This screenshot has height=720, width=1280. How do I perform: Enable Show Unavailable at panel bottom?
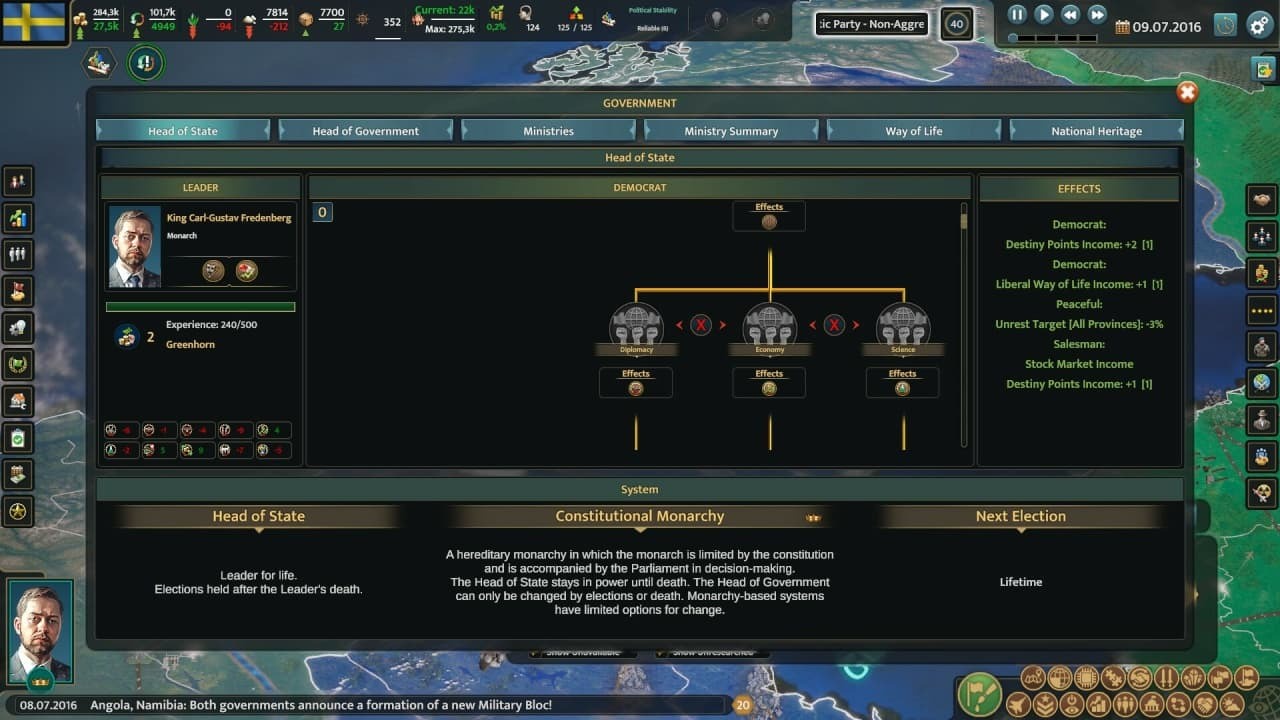click(585, 650)
